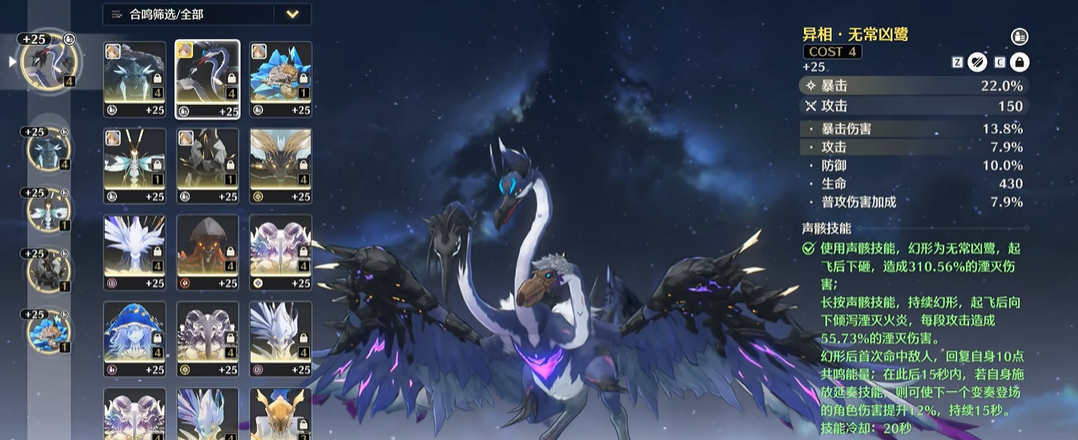The image size is (1078, 440).
Task: Select the blue crystal creature echo in the grid
Action: pyautogui.click(x=280, y=79)
